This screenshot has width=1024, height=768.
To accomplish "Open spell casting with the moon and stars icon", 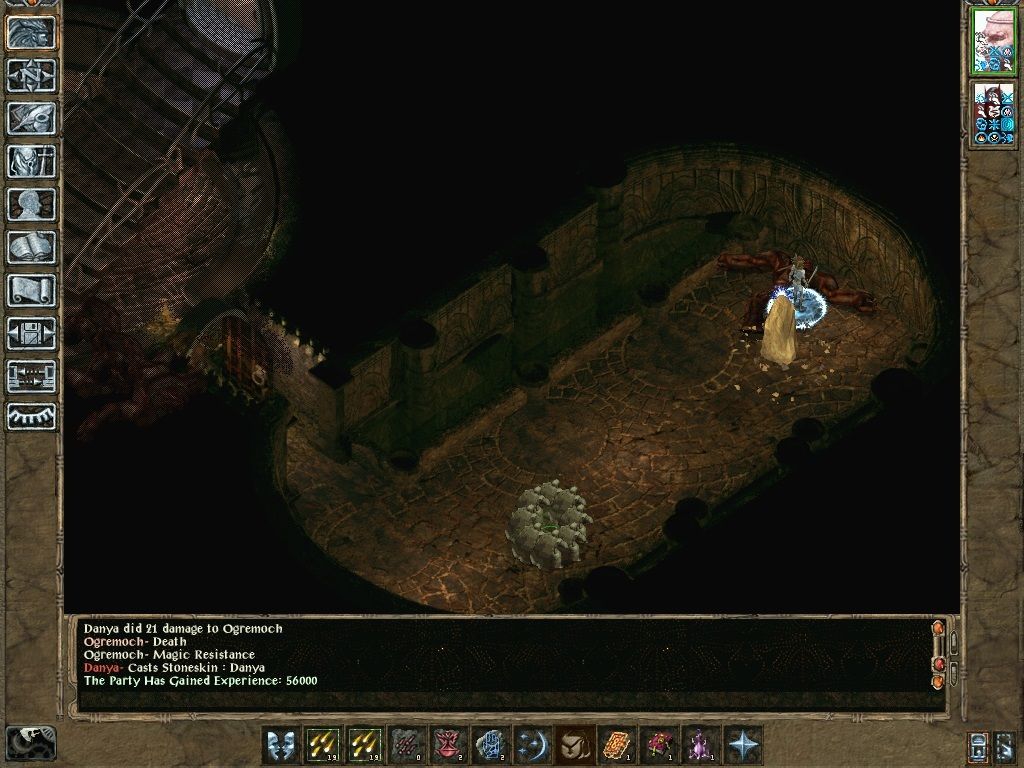I will (529, 745).
